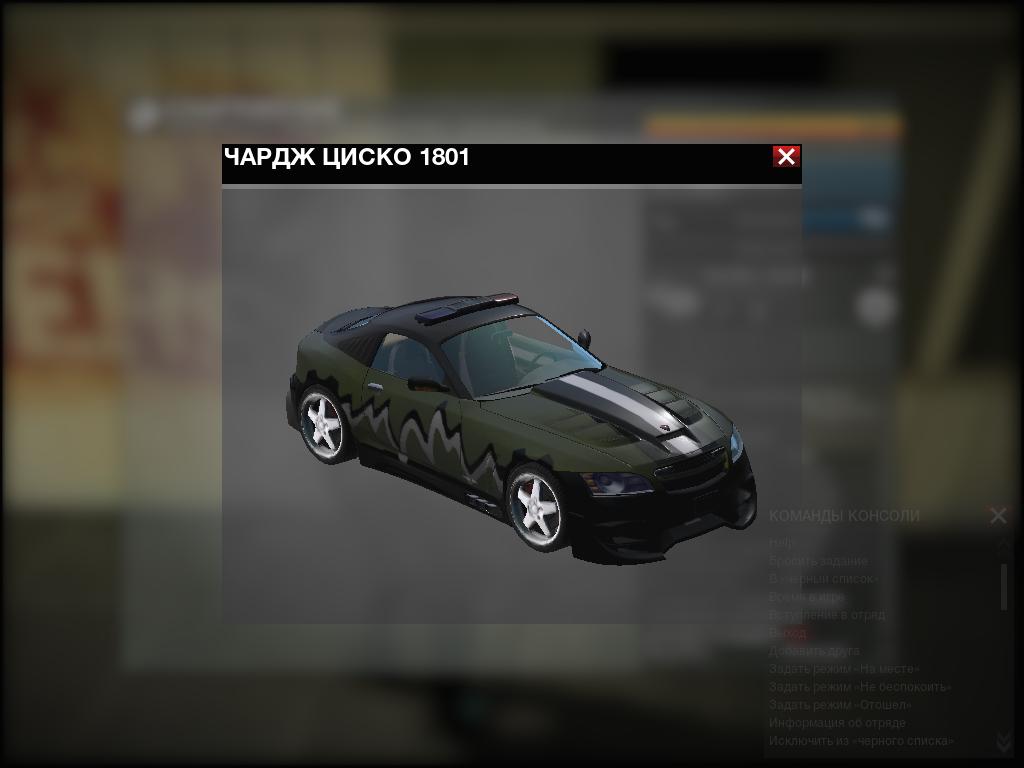
Task: Close the Команды консоли panel
Action: tap(998, 516)
